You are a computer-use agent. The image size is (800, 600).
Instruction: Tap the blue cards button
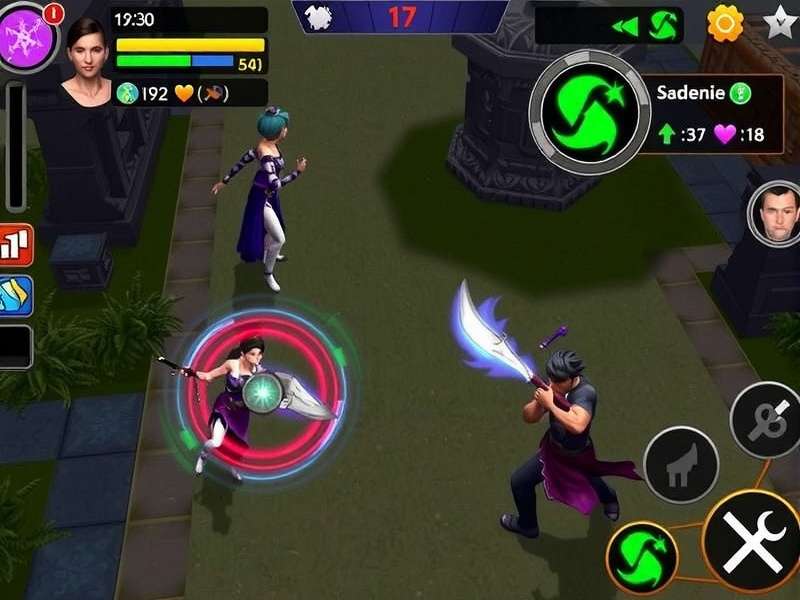(x=16, y=296)
